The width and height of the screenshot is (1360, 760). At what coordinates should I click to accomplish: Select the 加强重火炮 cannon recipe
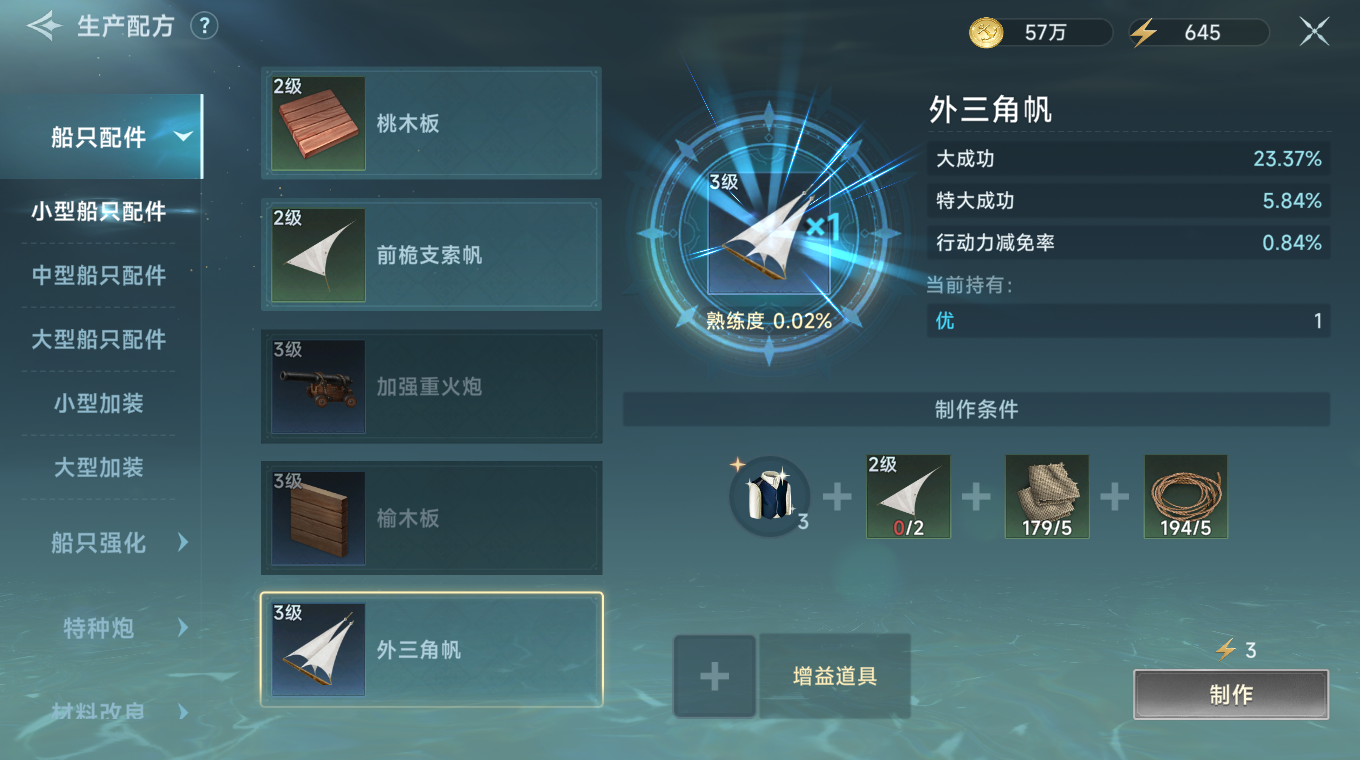pyautogui.click(x=317, y=386)
